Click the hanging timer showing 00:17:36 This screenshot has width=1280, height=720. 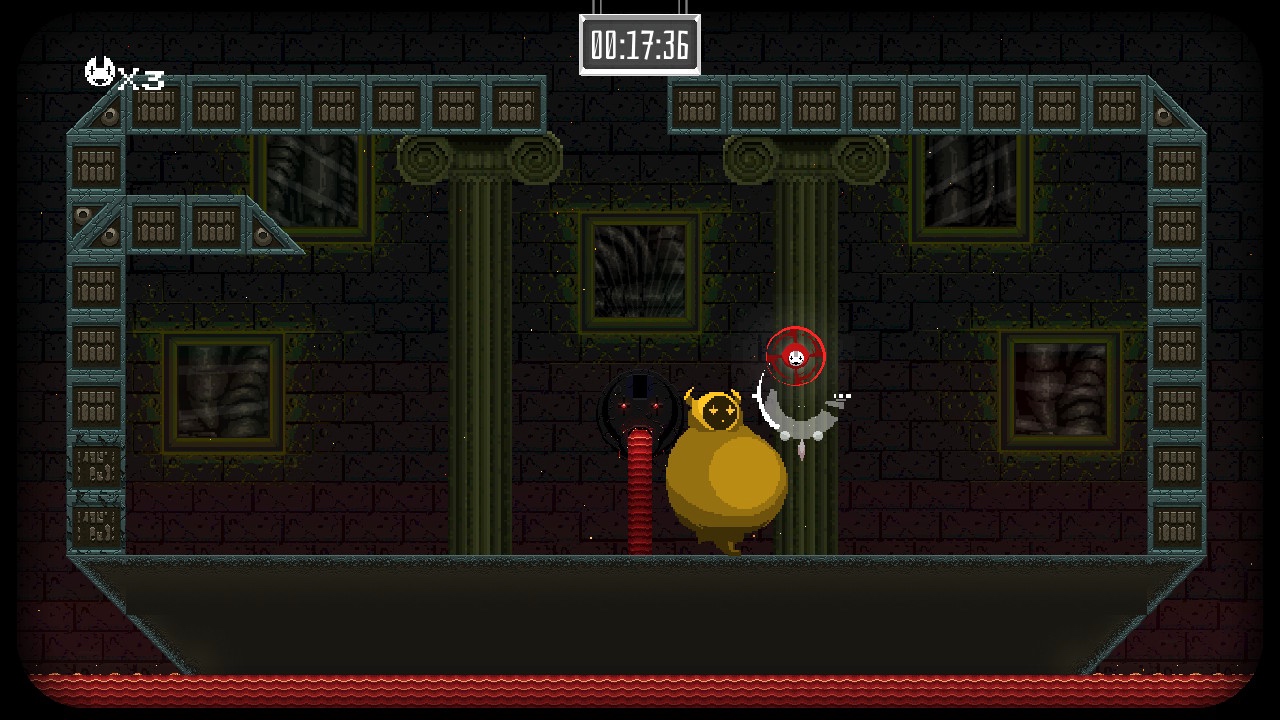642,42
